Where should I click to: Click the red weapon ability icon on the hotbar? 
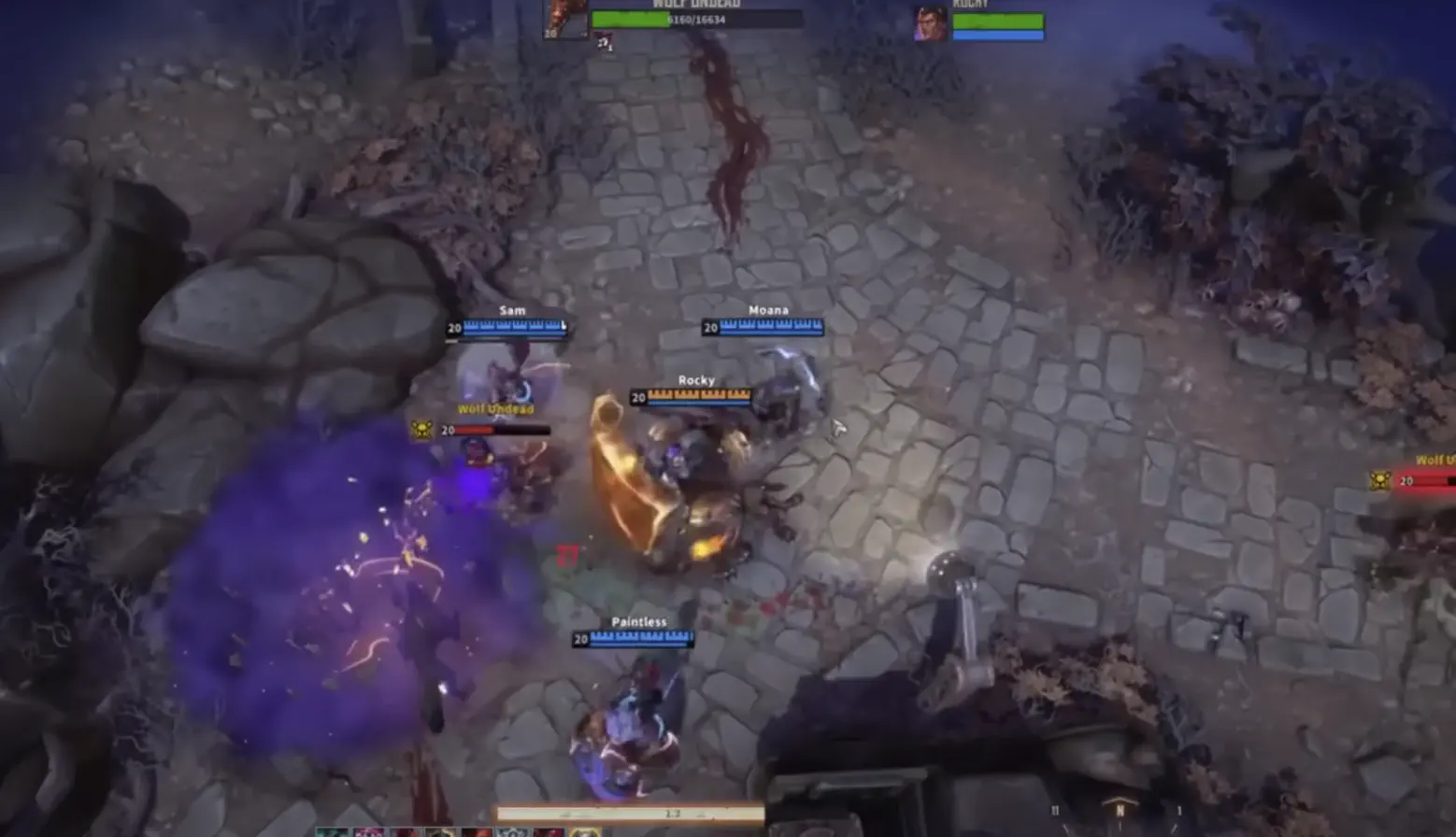point(476,830)
